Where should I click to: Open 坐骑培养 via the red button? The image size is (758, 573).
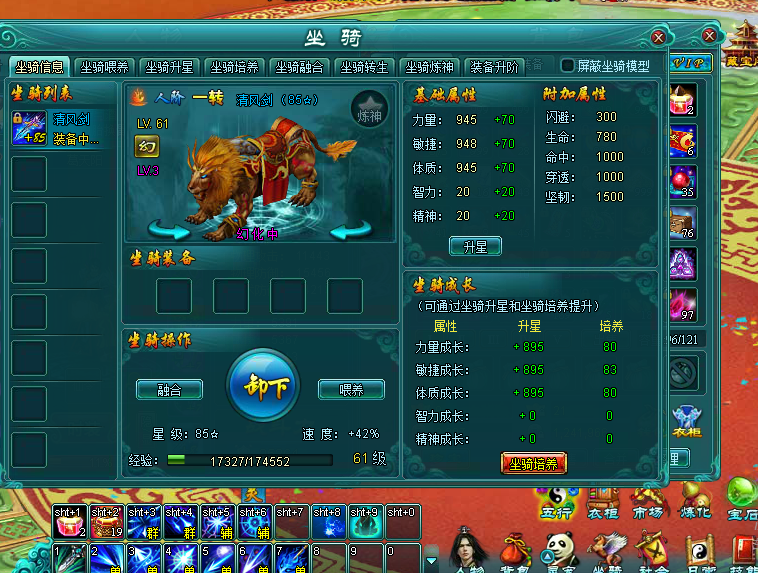pos(534,464)
